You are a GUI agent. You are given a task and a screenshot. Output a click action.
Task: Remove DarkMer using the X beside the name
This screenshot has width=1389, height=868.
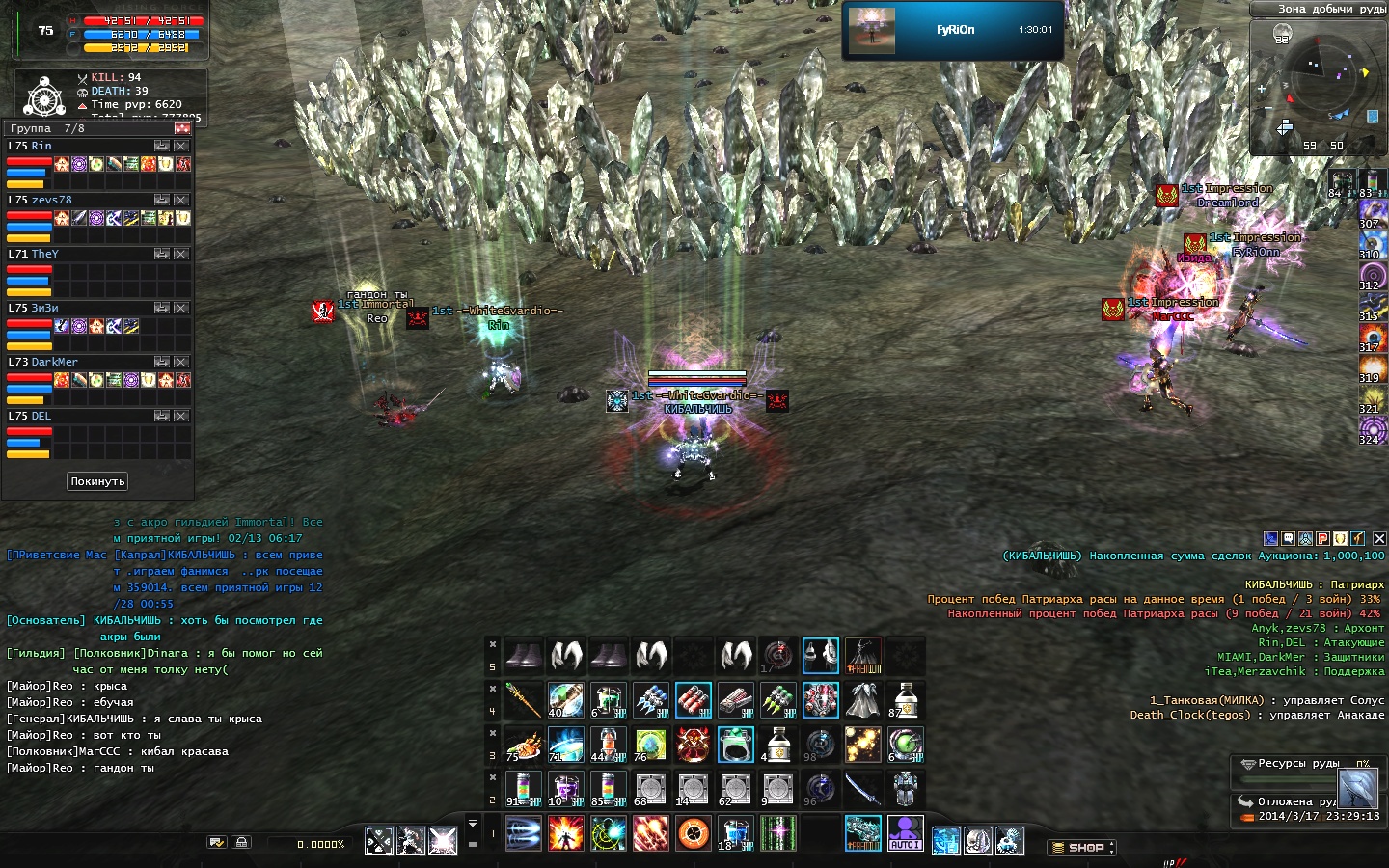pos(181,363)
